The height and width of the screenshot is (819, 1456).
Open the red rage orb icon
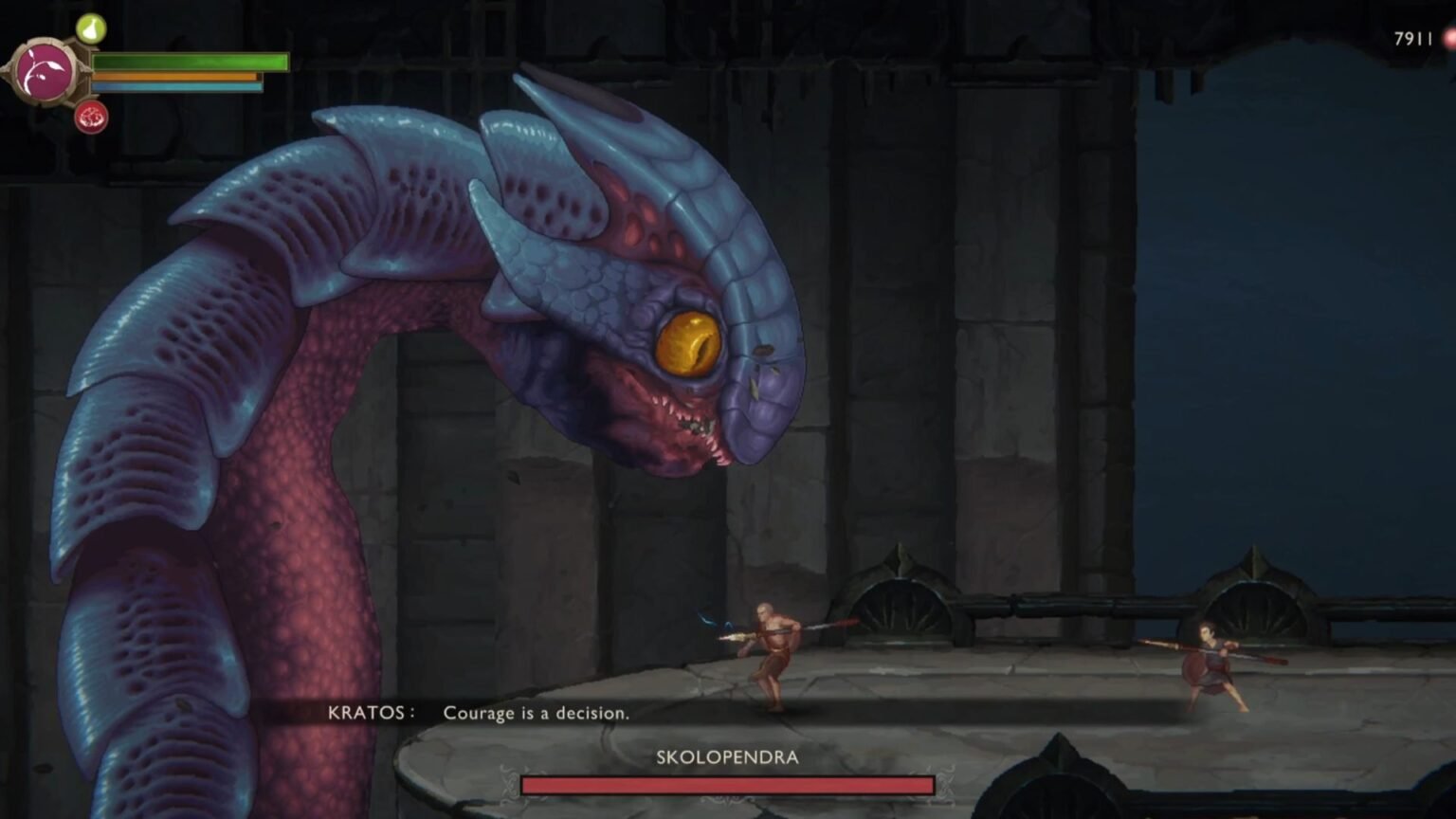click(x=91, y=118)
